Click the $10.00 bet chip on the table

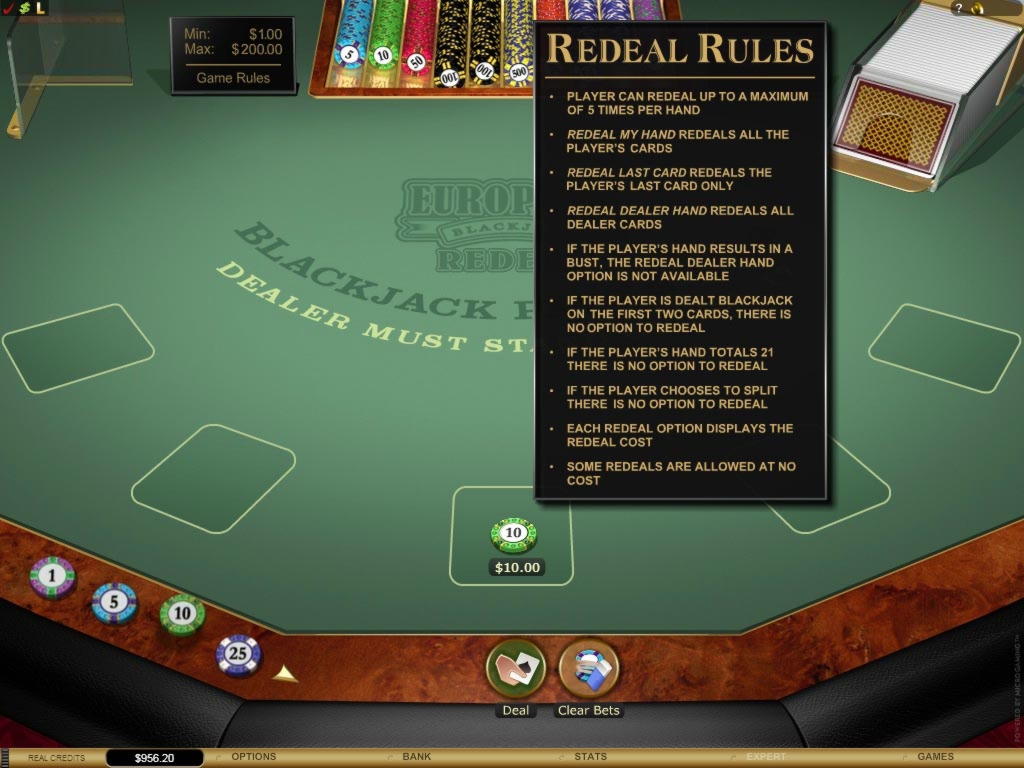[x=513, y=536]
